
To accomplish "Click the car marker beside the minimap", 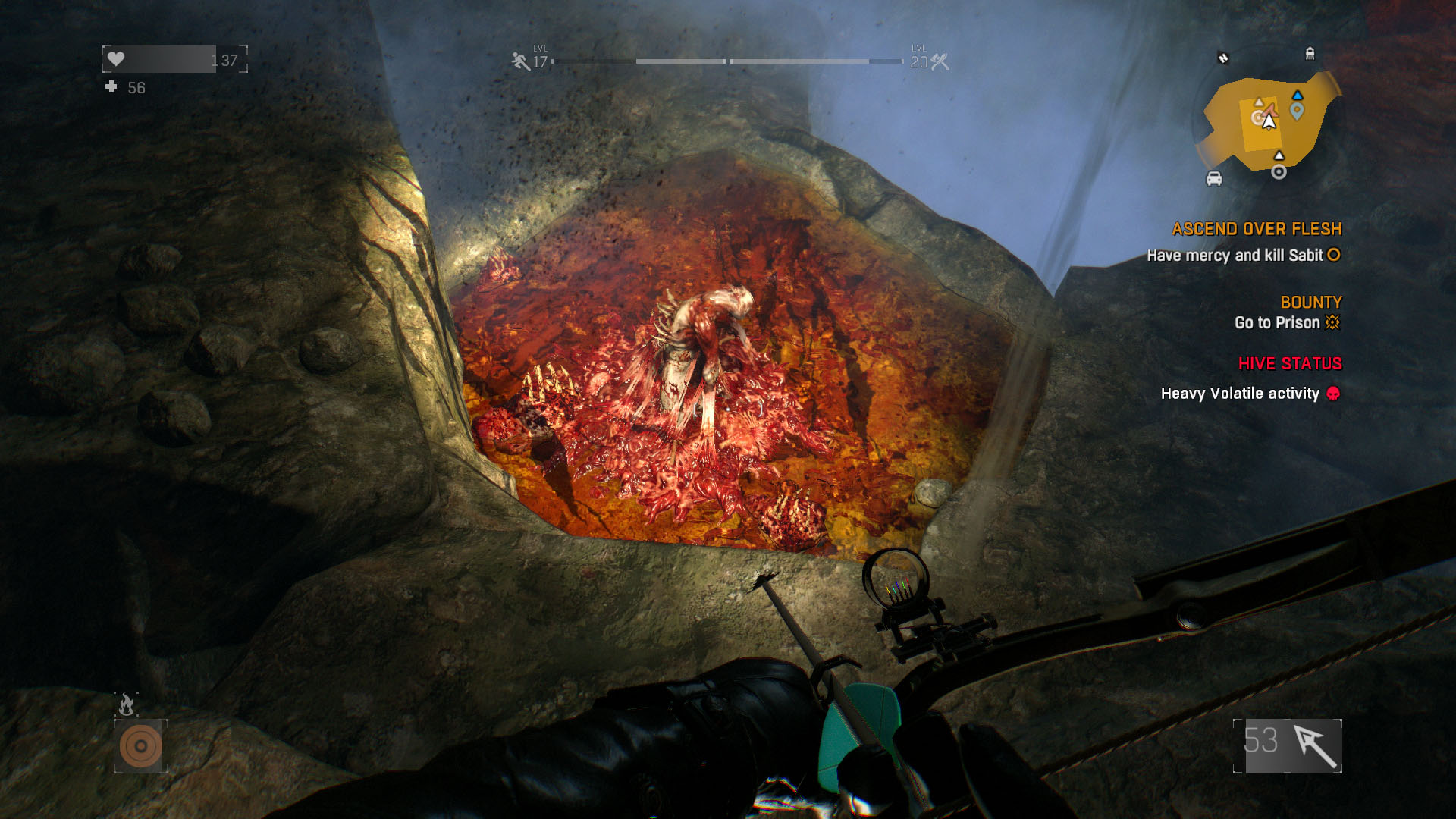I will 1214,179.
